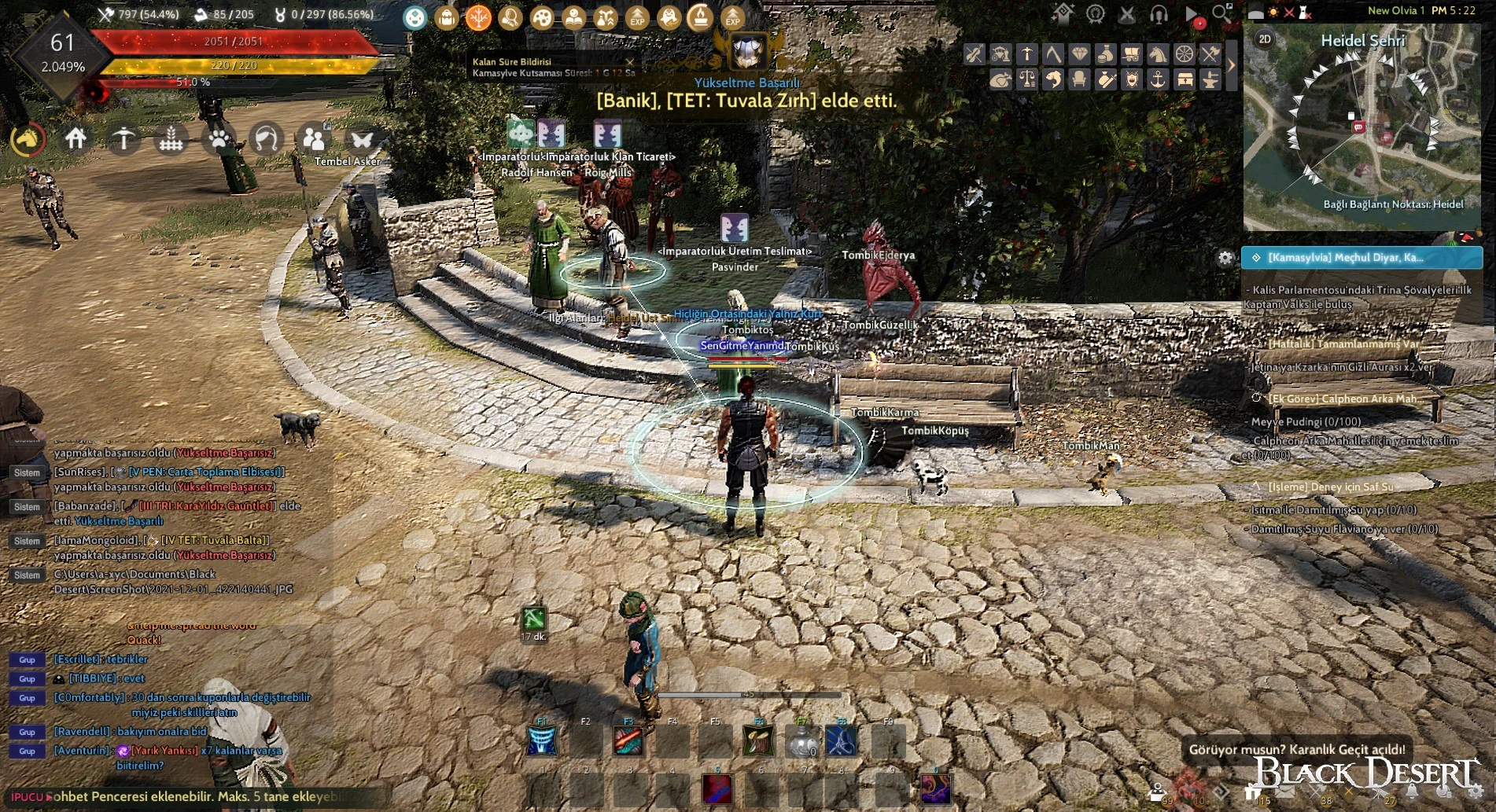The width and height of the screenshot is (1496, 812).
Task: Use the F1 blue skill slot
Action: 542,741
